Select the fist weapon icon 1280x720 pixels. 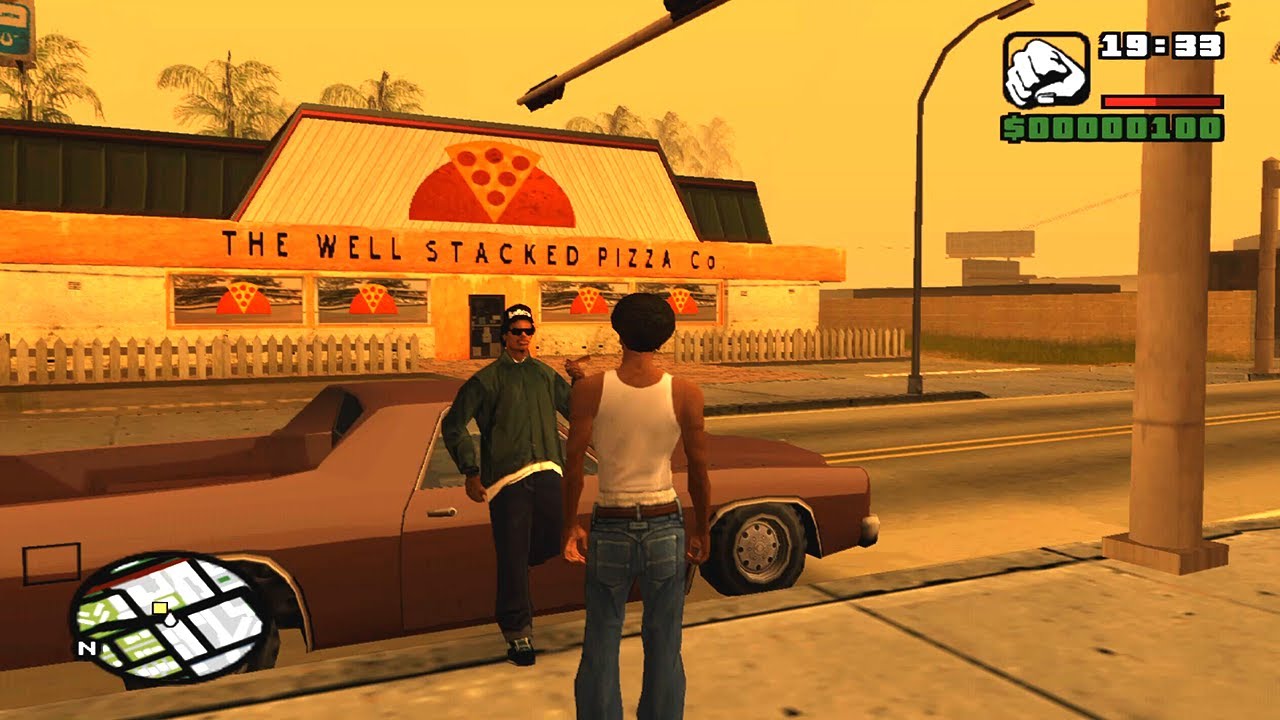click(x=1045, y=70)
